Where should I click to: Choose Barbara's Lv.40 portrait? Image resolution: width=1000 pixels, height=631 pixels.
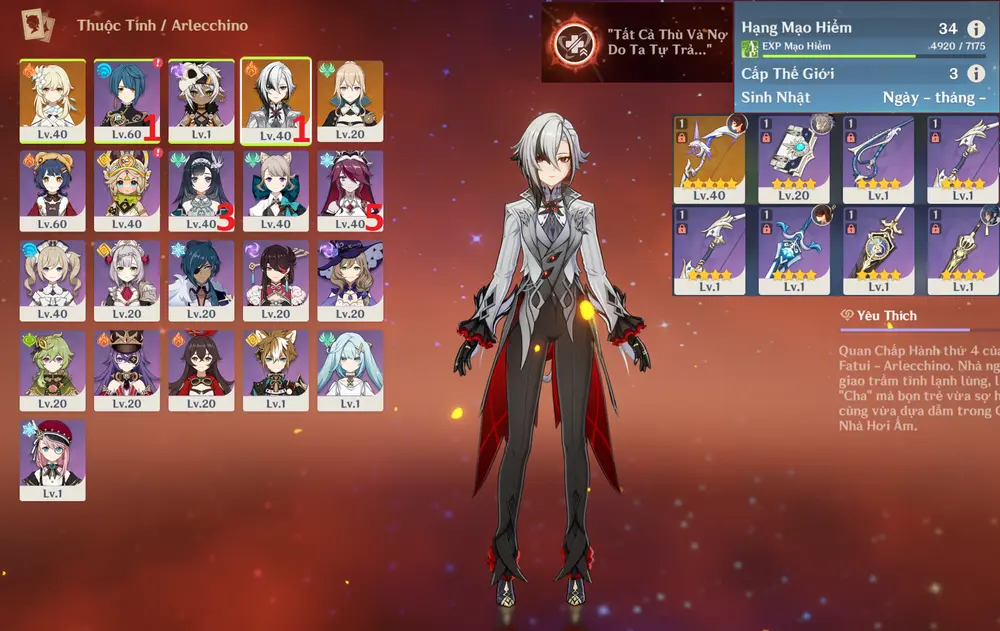click(x=52, y=280)
